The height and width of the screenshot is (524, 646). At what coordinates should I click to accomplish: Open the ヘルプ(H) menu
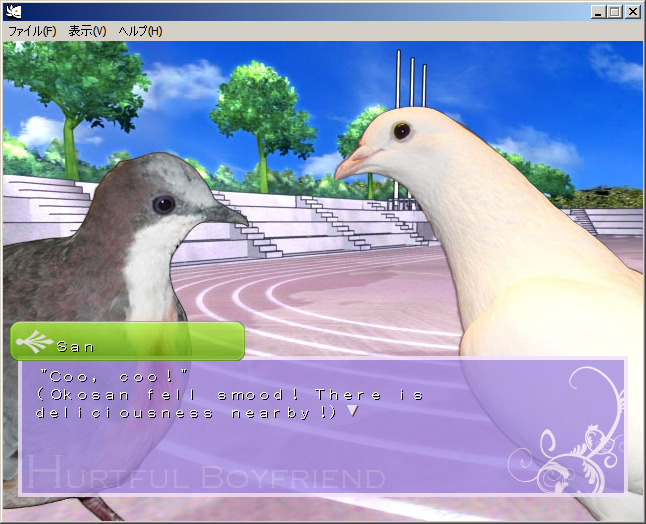point(140,31)
